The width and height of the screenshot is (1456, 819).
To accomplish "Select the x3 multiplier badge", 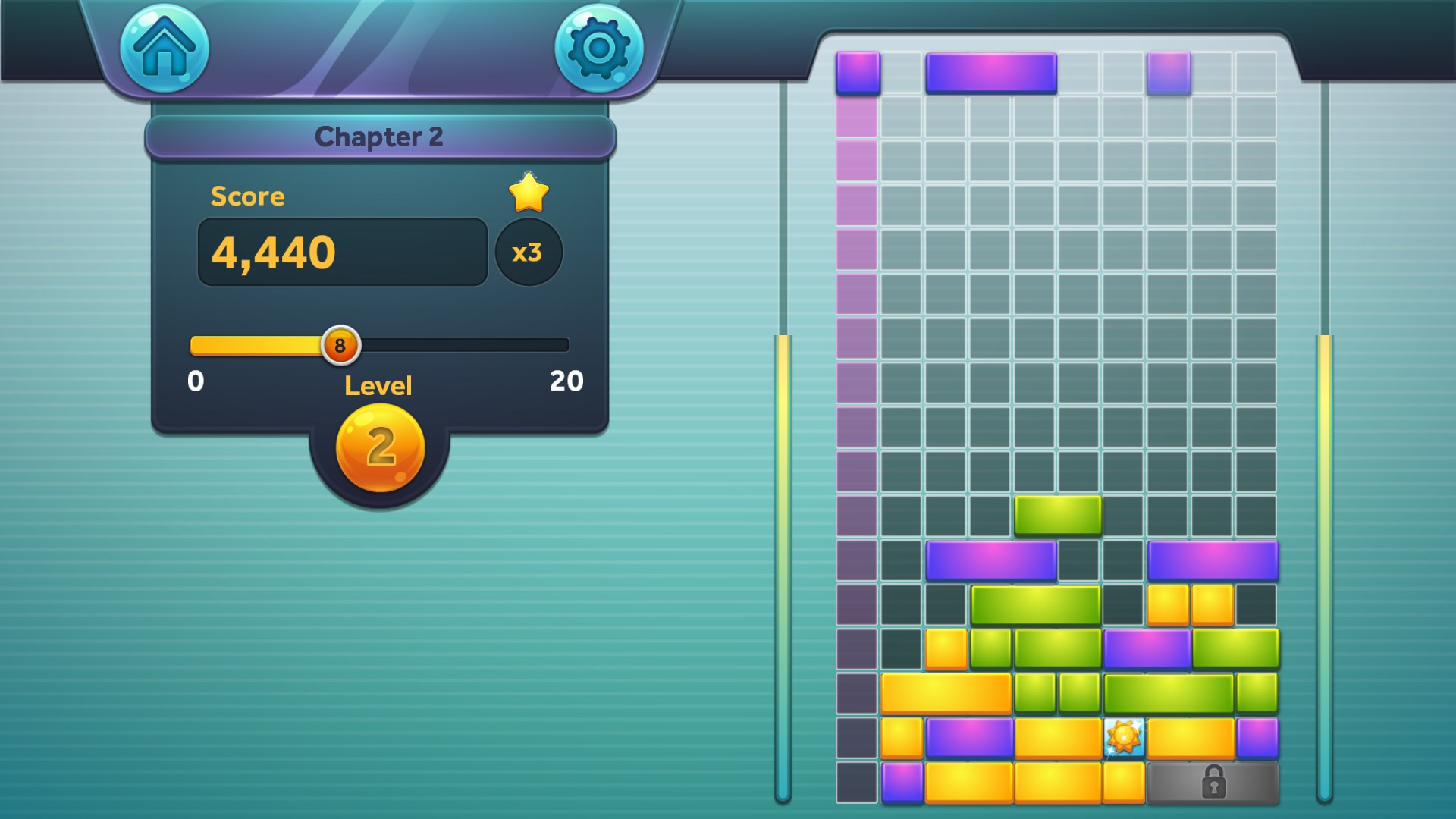I will point(529,253).
